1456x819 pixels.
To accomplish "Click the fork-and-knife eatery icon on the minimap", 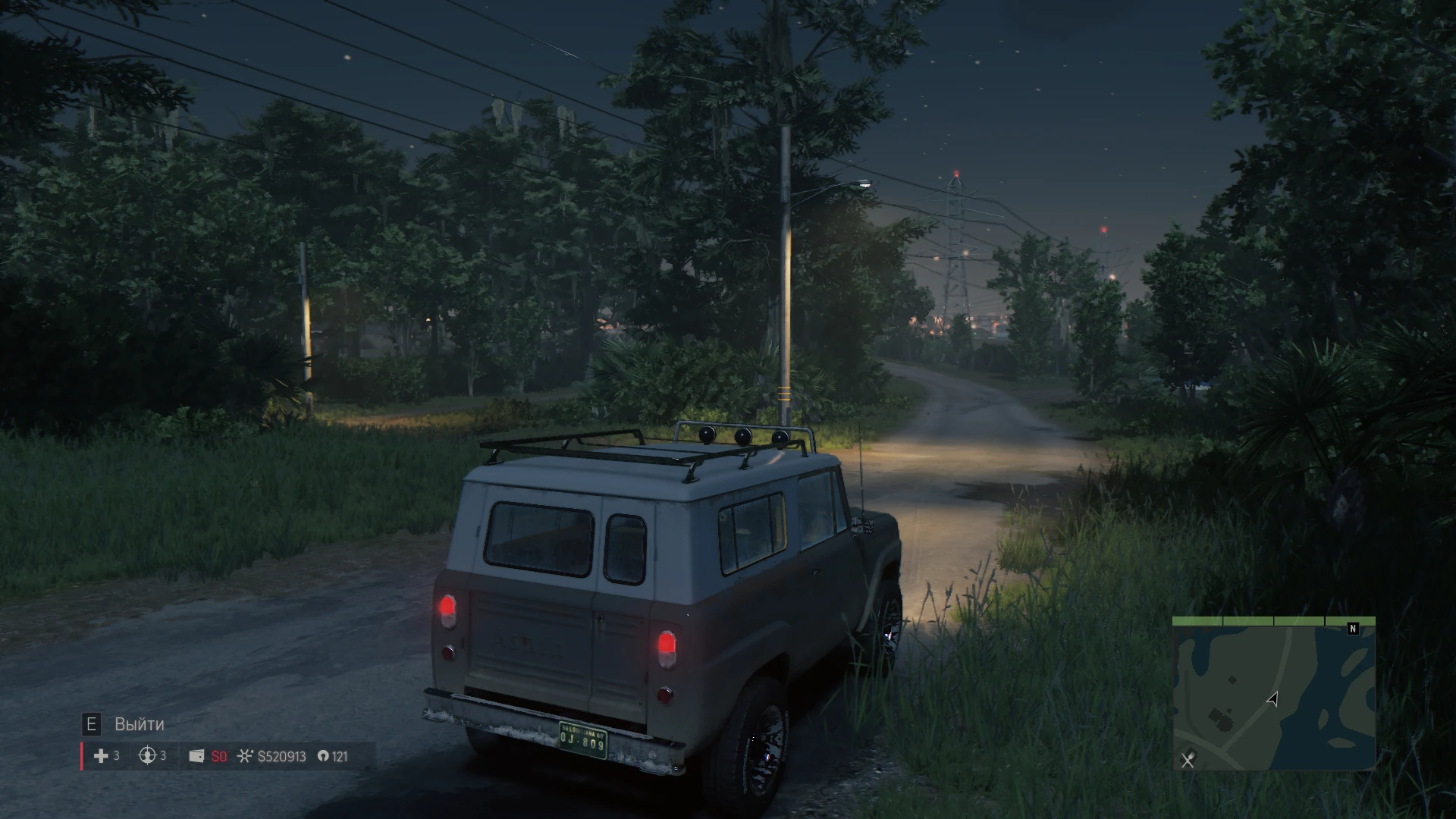I will click(1187, 761).
